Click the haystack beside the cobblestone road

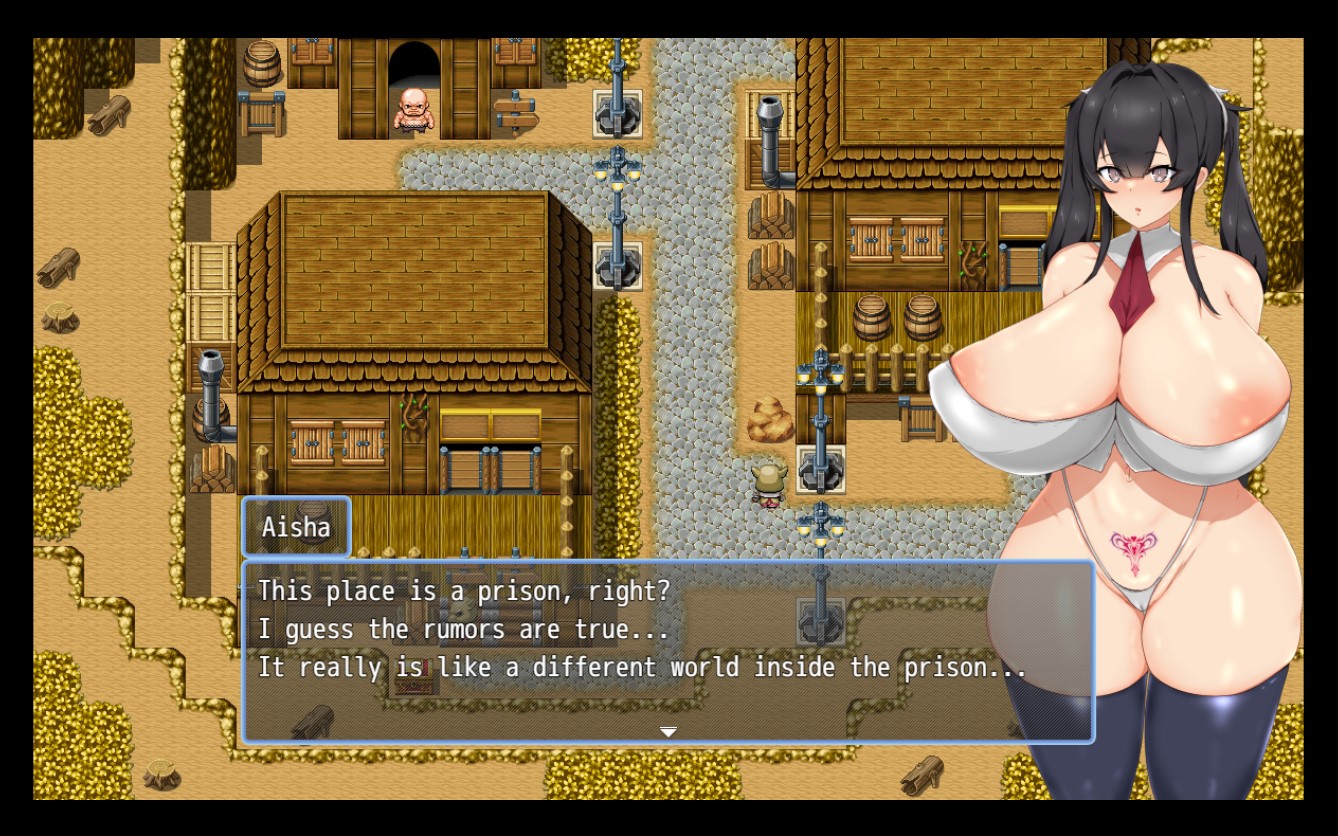point(770,420)
